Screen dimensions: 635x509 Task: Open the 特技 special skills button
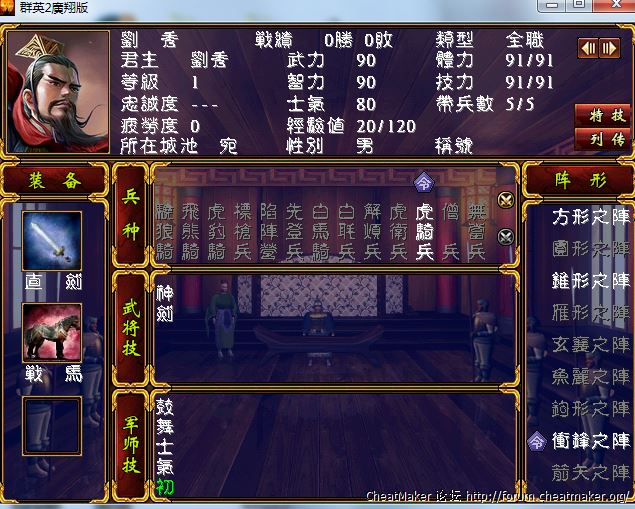pos(604,116)
